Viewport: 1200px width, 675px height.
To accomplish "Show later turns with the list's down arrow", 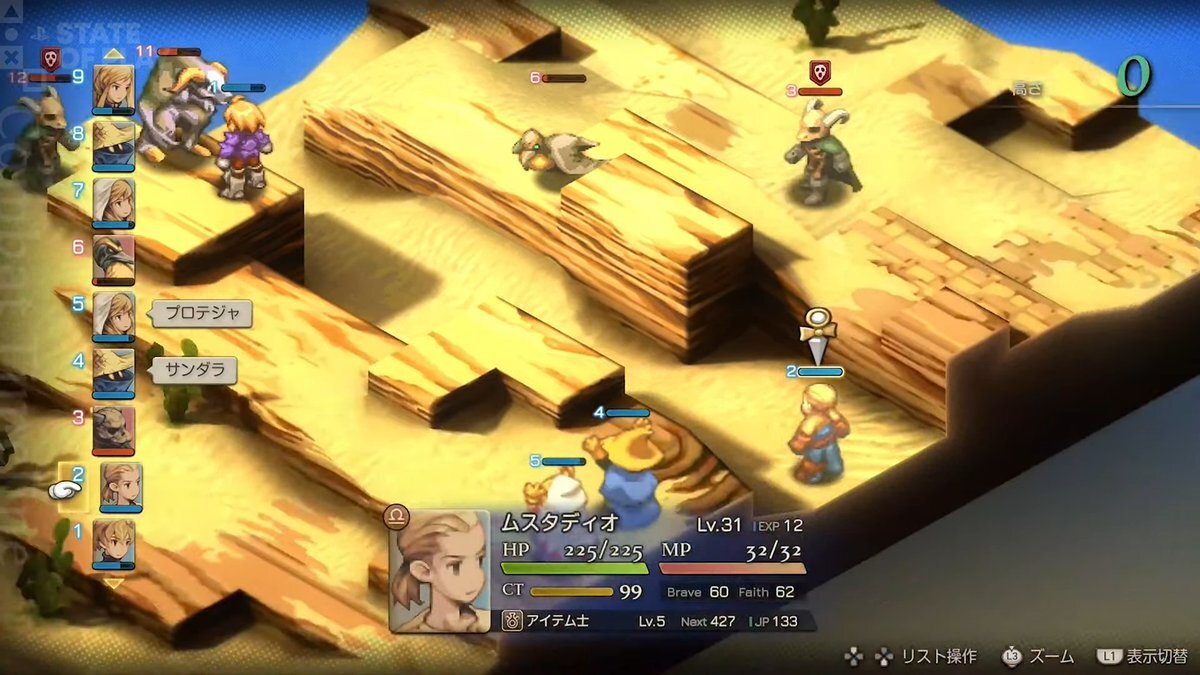I will 113,583.
